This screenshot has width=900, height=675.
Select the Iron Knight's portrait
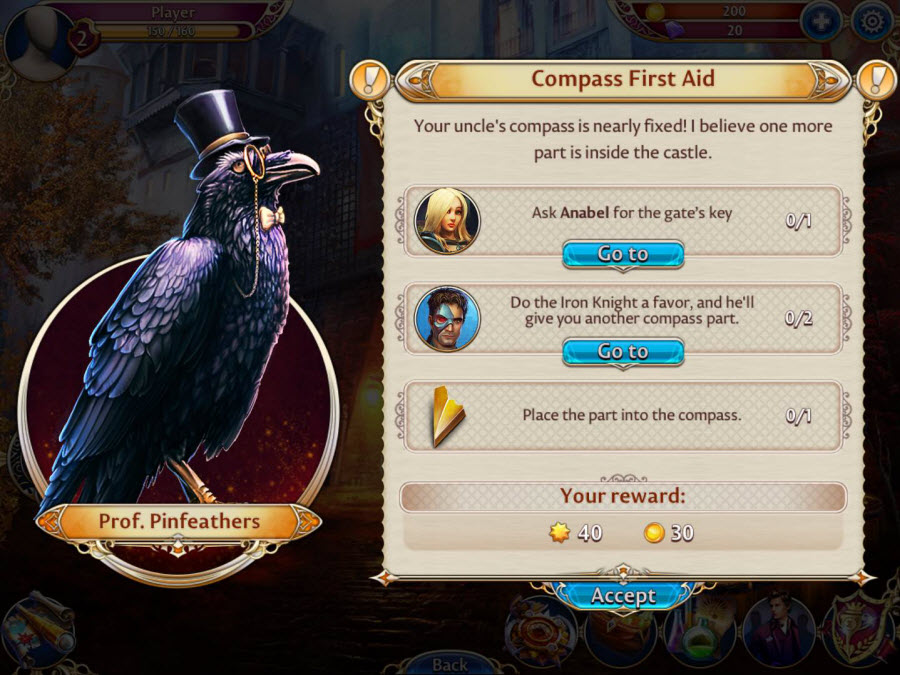tap(447, 319)
